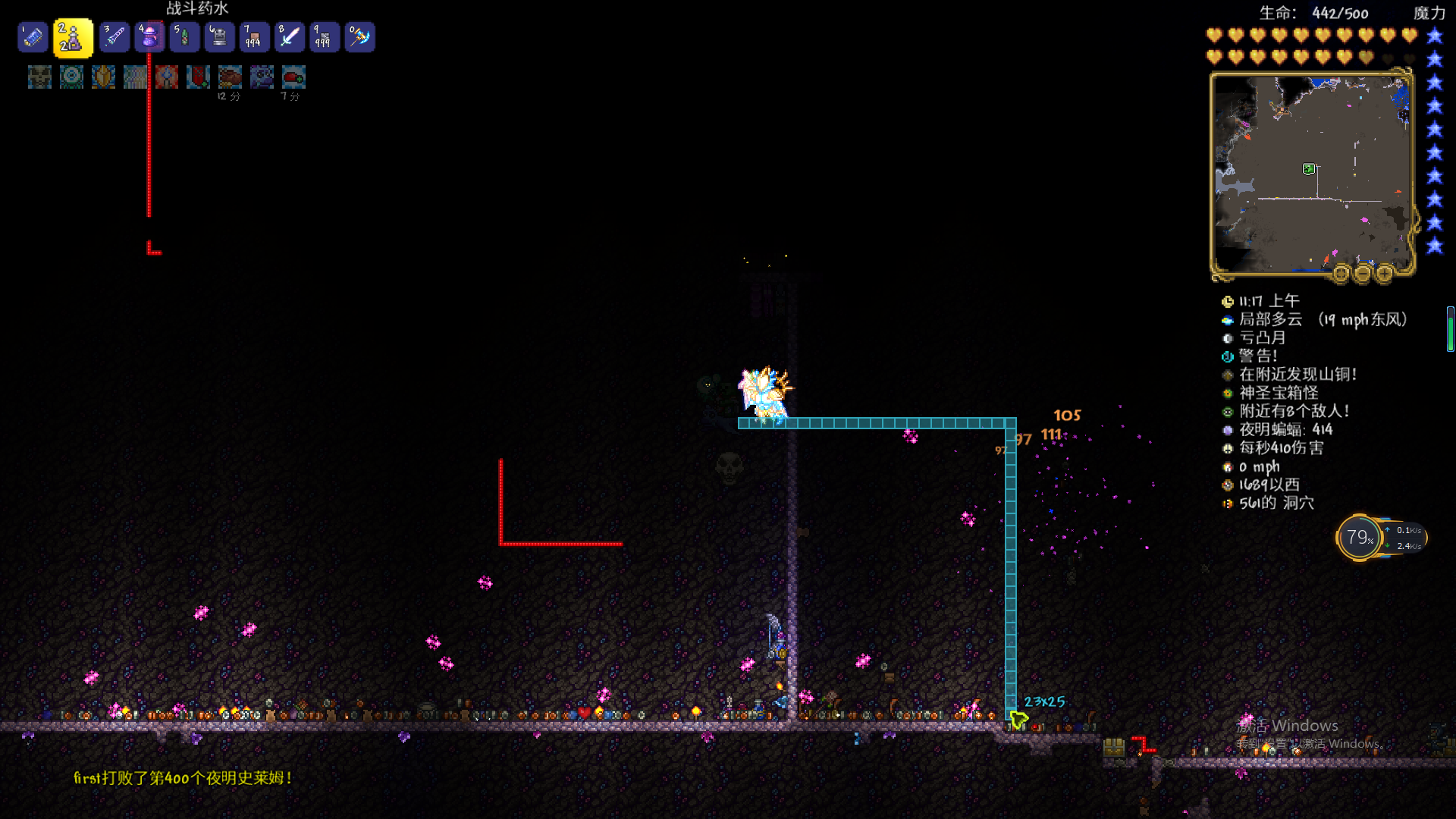Screen dimensions: 1456x819
Task: Equip the blue pickaxe-hammer in hotbar slot 0
Action: (359, 37)
